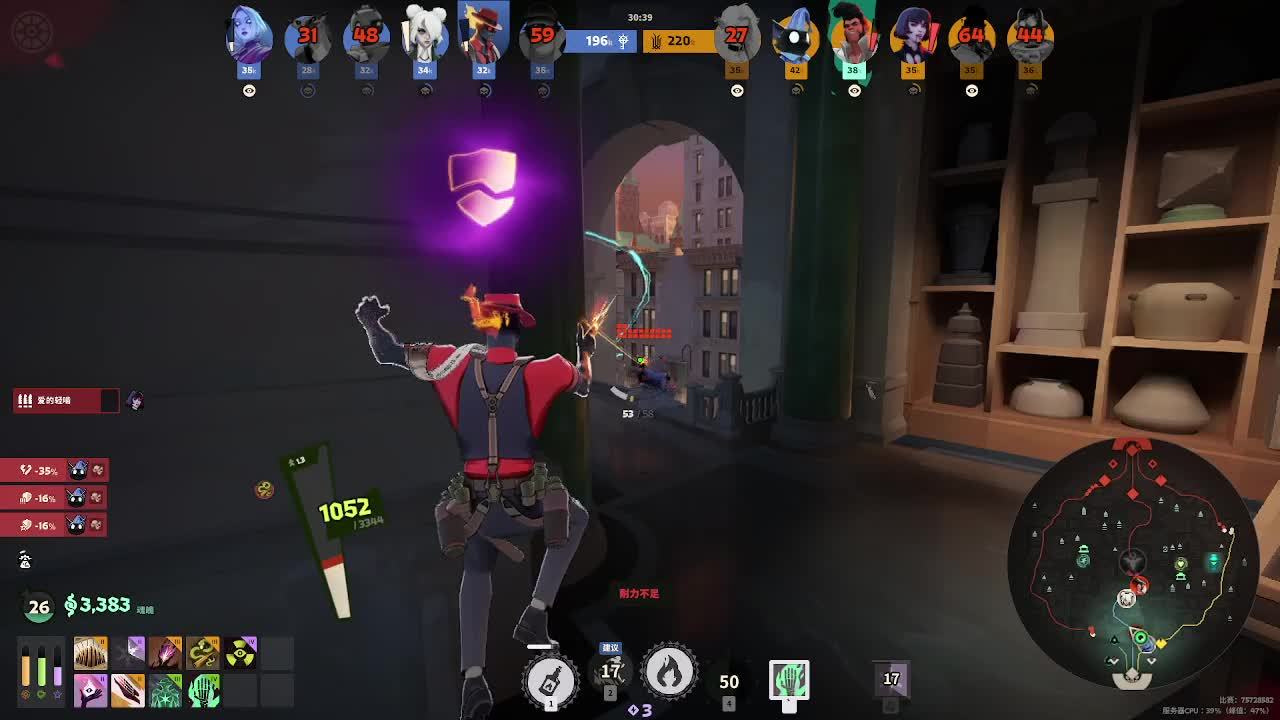Activate the molotov bottle ability
The width and height of the screenshot is (1280, 720).
551,680
